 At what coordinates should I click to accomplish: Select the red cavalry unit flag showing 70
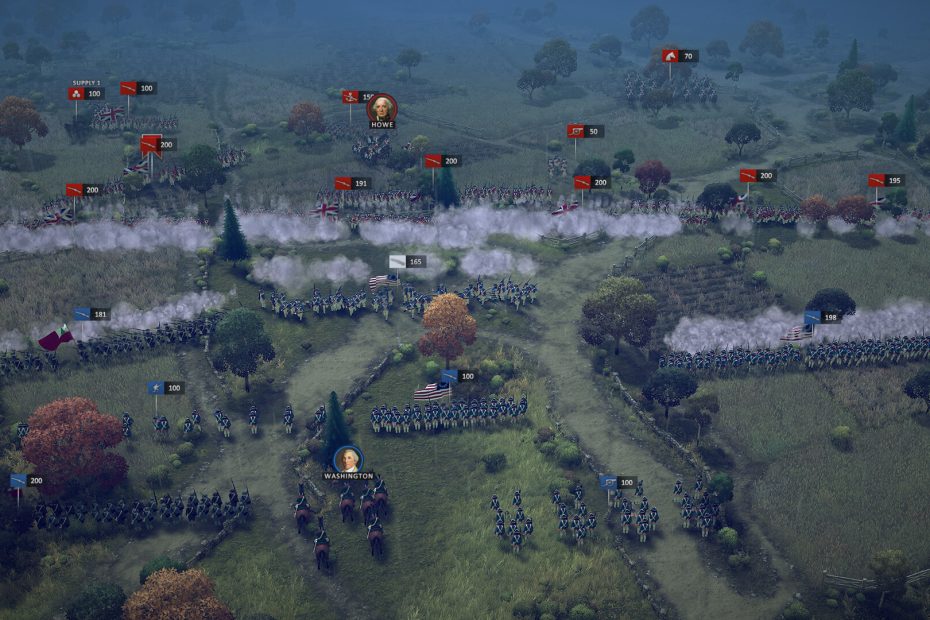[x=671, y=56]
